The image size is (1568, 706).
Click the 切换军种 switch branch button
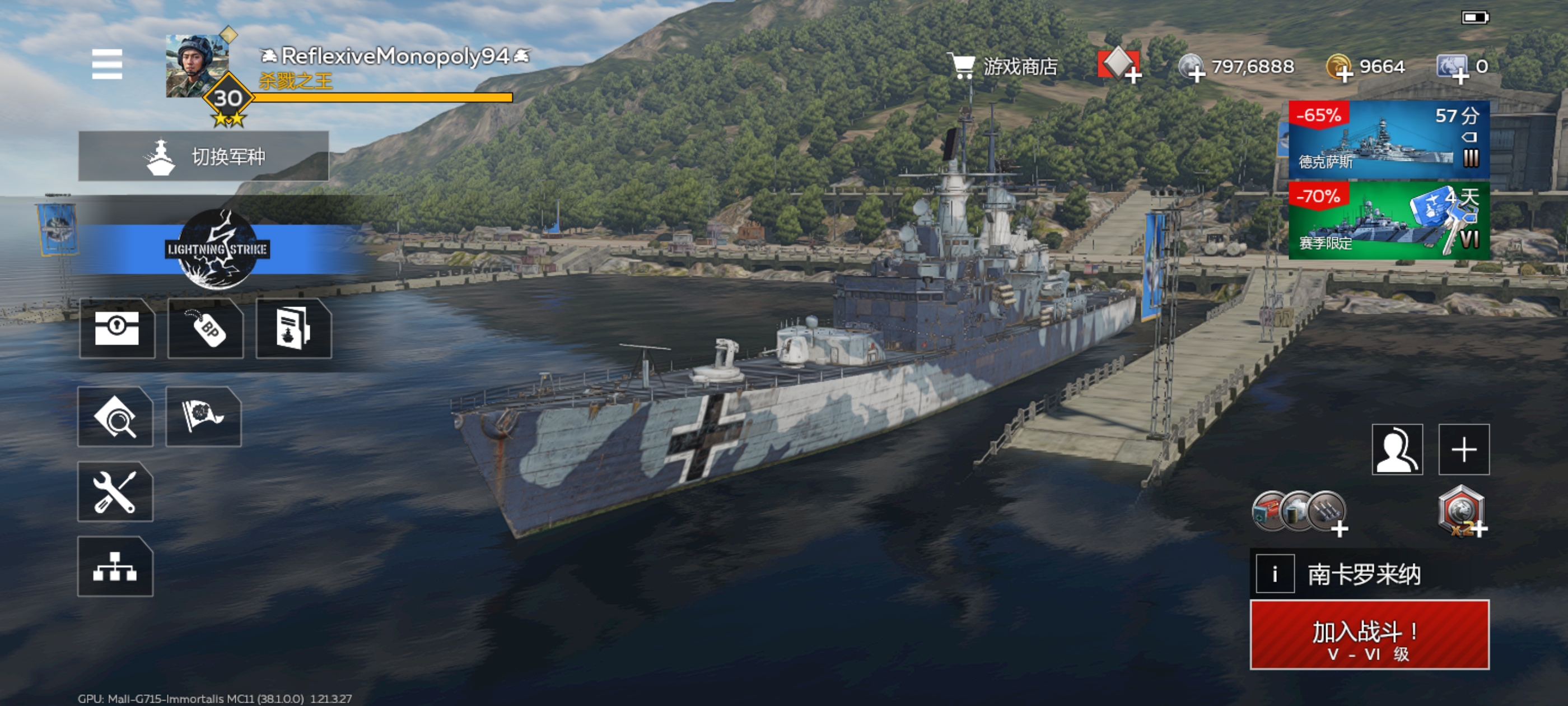tap(203, 156)
